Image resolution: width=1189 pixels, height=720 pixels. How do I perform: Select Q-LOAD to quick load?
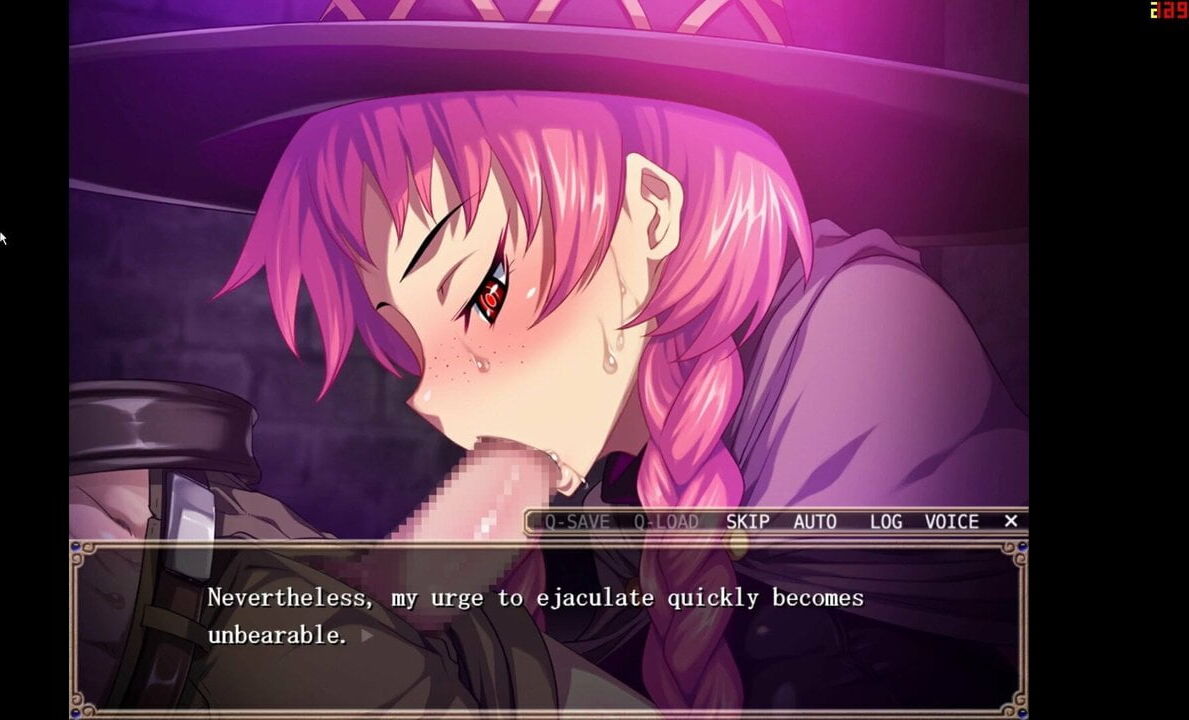tap(666, 521)
